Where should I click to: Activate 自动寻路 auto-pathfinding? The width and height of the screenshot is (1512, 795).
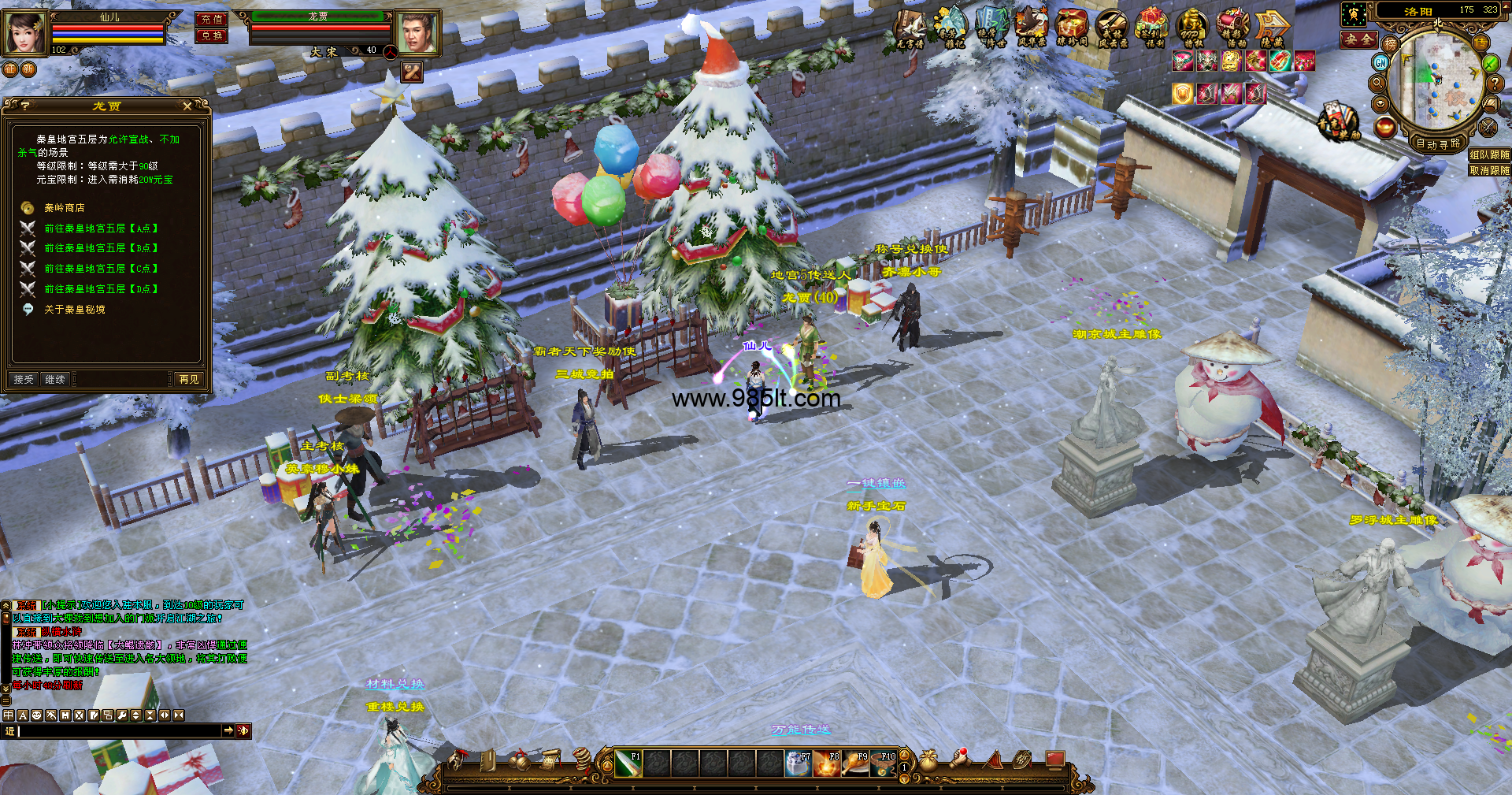pos(1438,143)
